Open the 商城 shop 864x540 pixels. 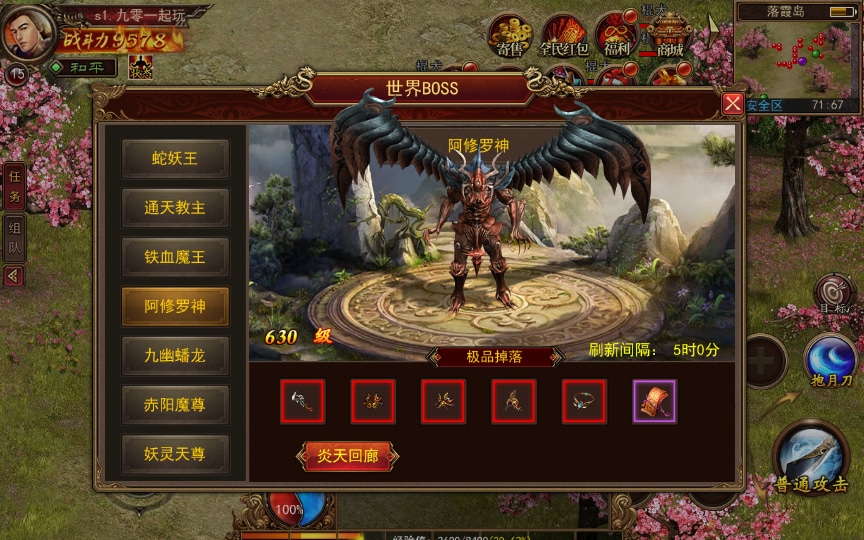[669, 36]
